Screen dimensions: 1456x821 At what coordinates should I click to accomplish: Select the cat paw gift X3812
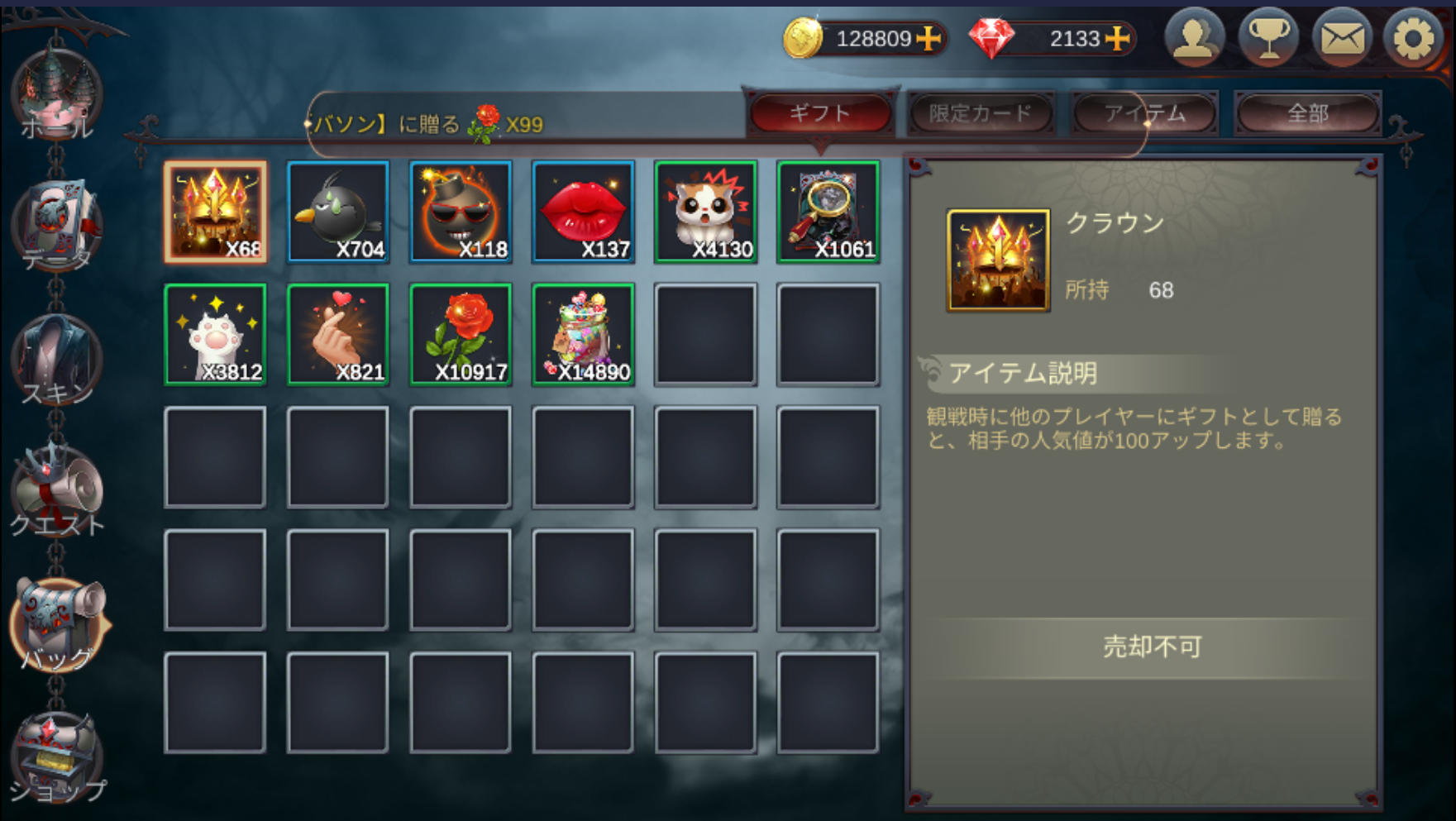coord(215,335)
